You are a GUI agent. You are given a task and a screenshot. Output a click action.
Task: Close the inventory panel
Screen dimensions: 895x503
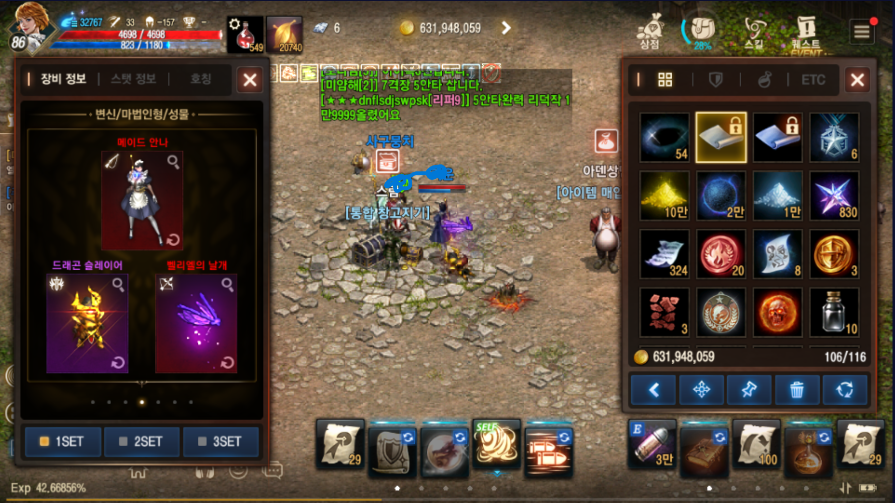857,80
